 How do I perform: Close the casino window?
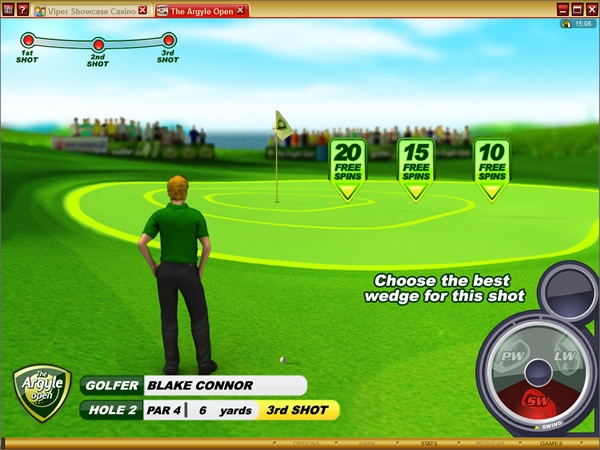click(x=590, y=9)
